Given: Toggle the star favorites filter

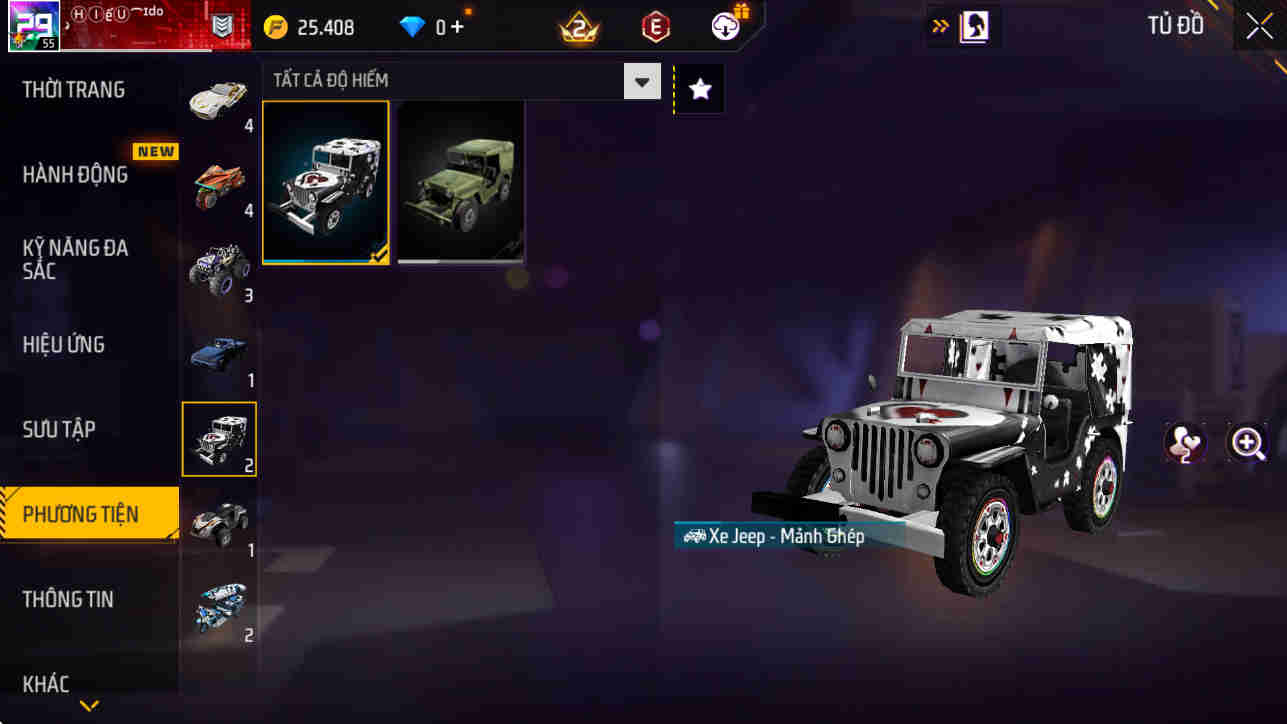Looking at the screenshot, I should 698,88.
